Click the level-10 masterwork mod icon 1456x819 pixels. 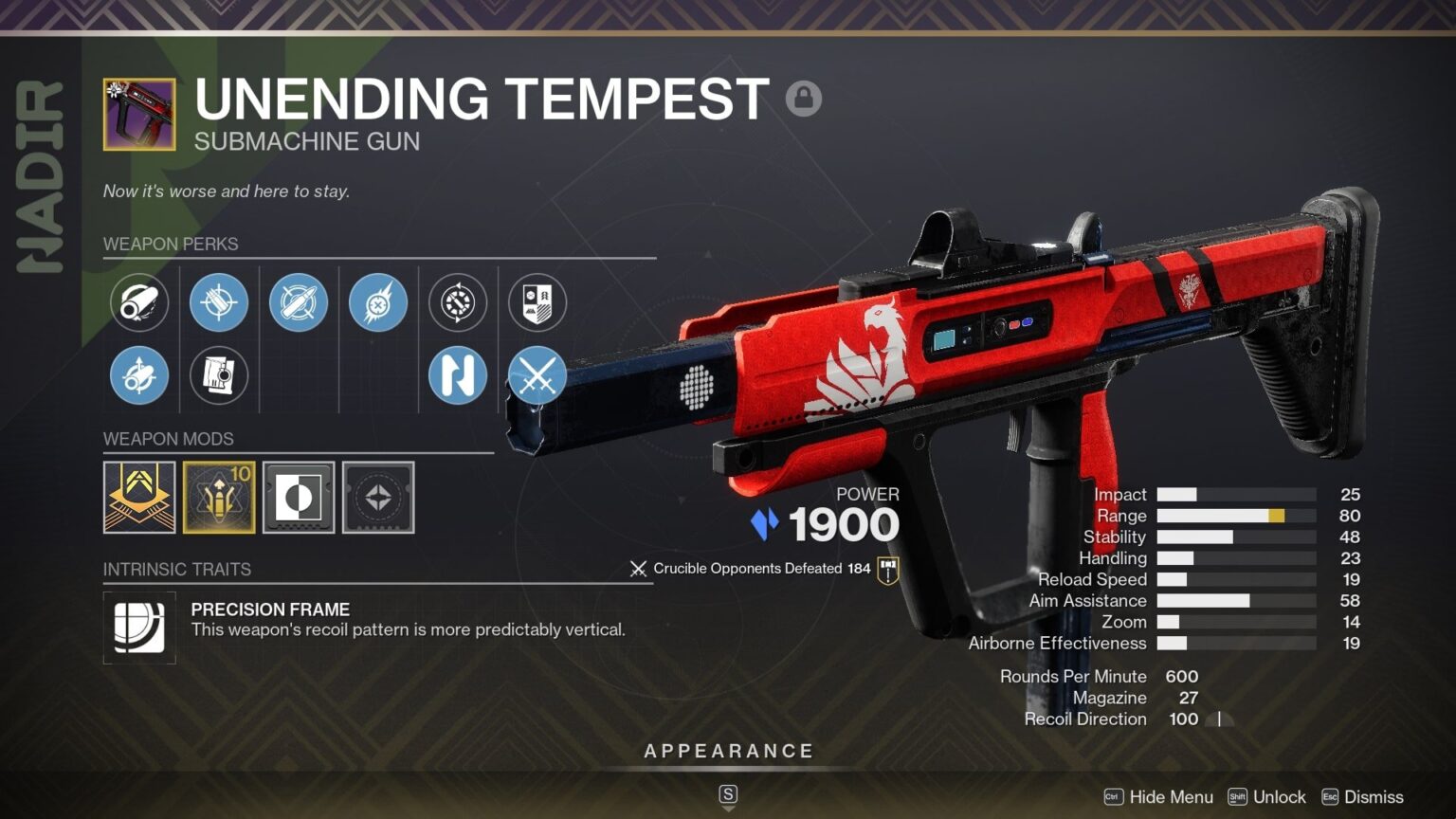219,497
